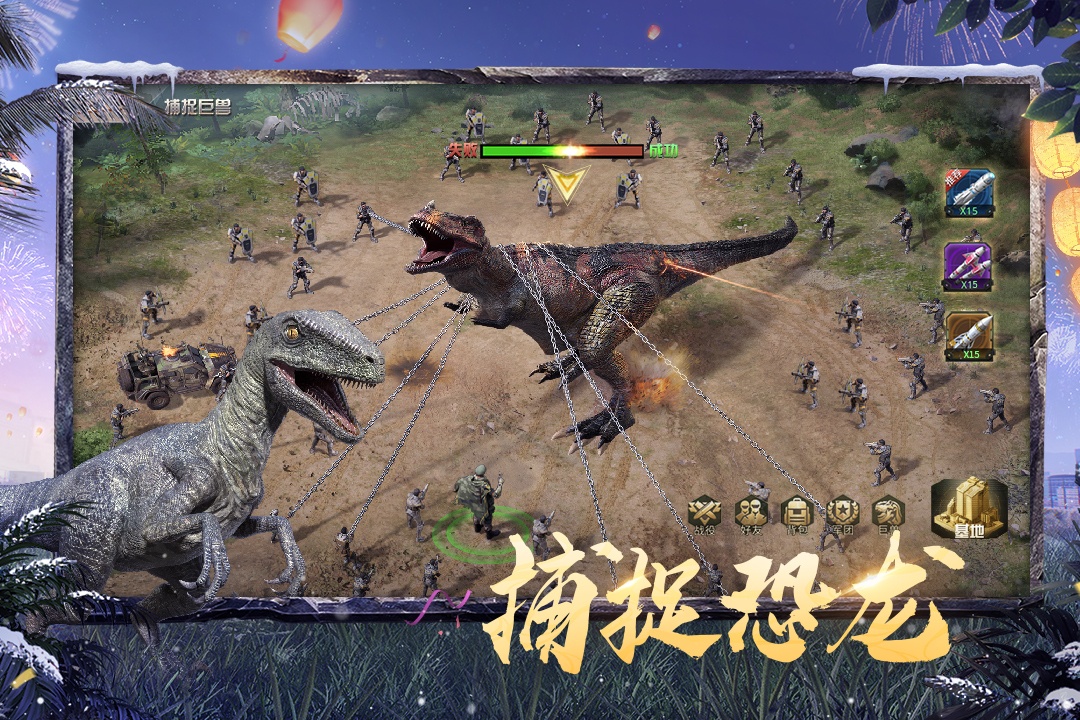Open the 战役 campaign menu

(705, 513)
